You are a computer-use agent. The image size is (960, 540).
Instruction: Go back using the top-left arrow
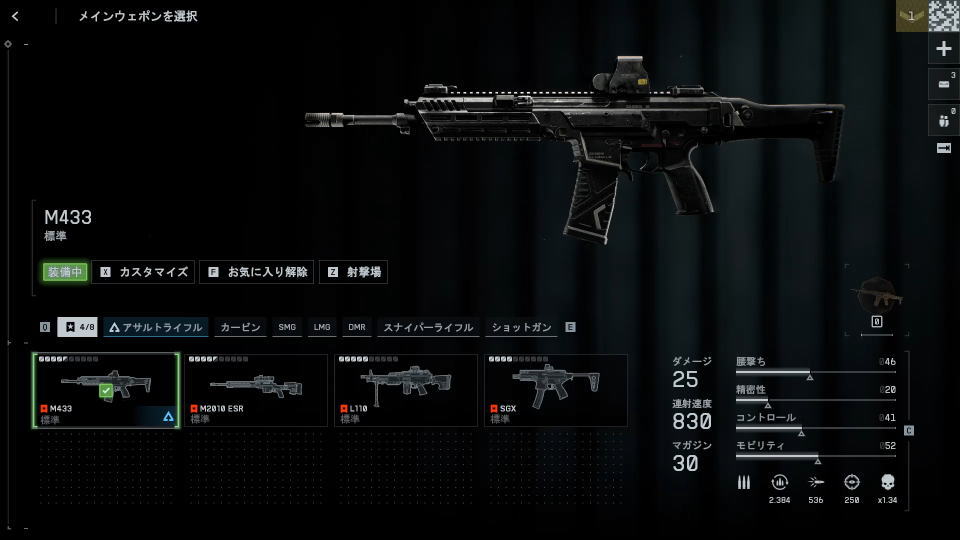(15, 16)
